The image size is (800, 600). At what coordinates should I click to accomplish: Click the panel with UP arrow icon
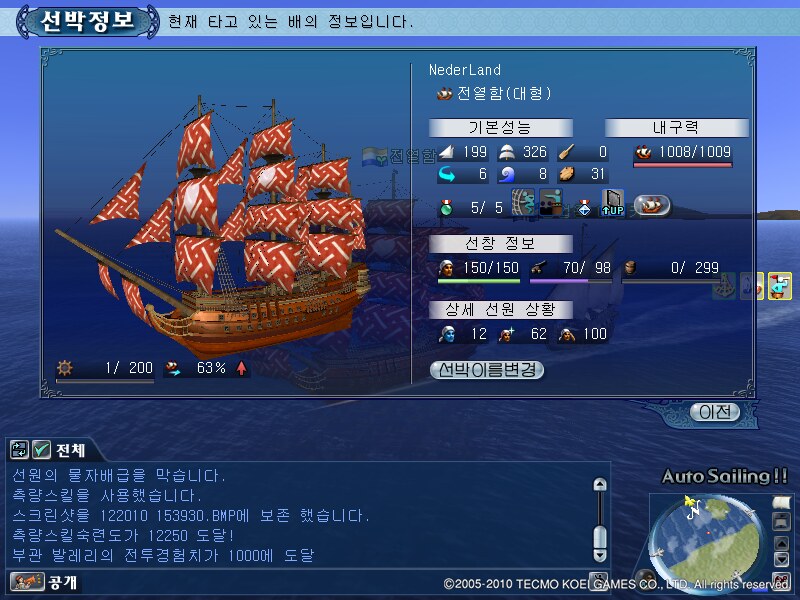tap(612, 204)
